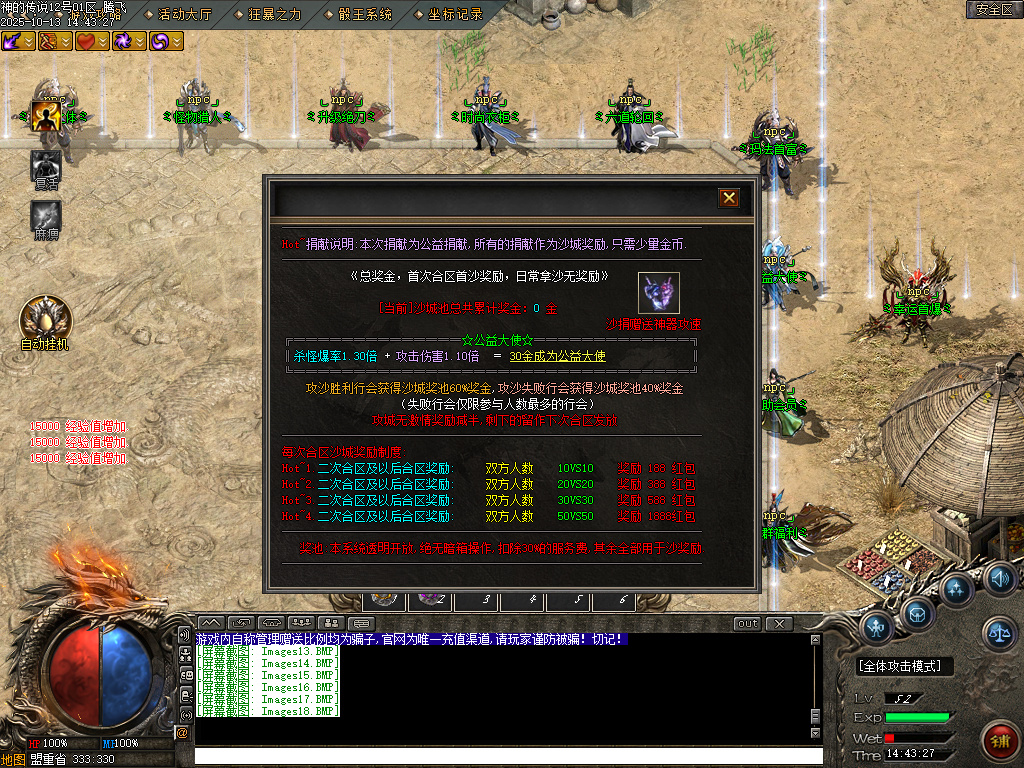The width and height of the screenshot is (1024, 768).
Task: Open the trade scales round button
Action: pos(998,630)
